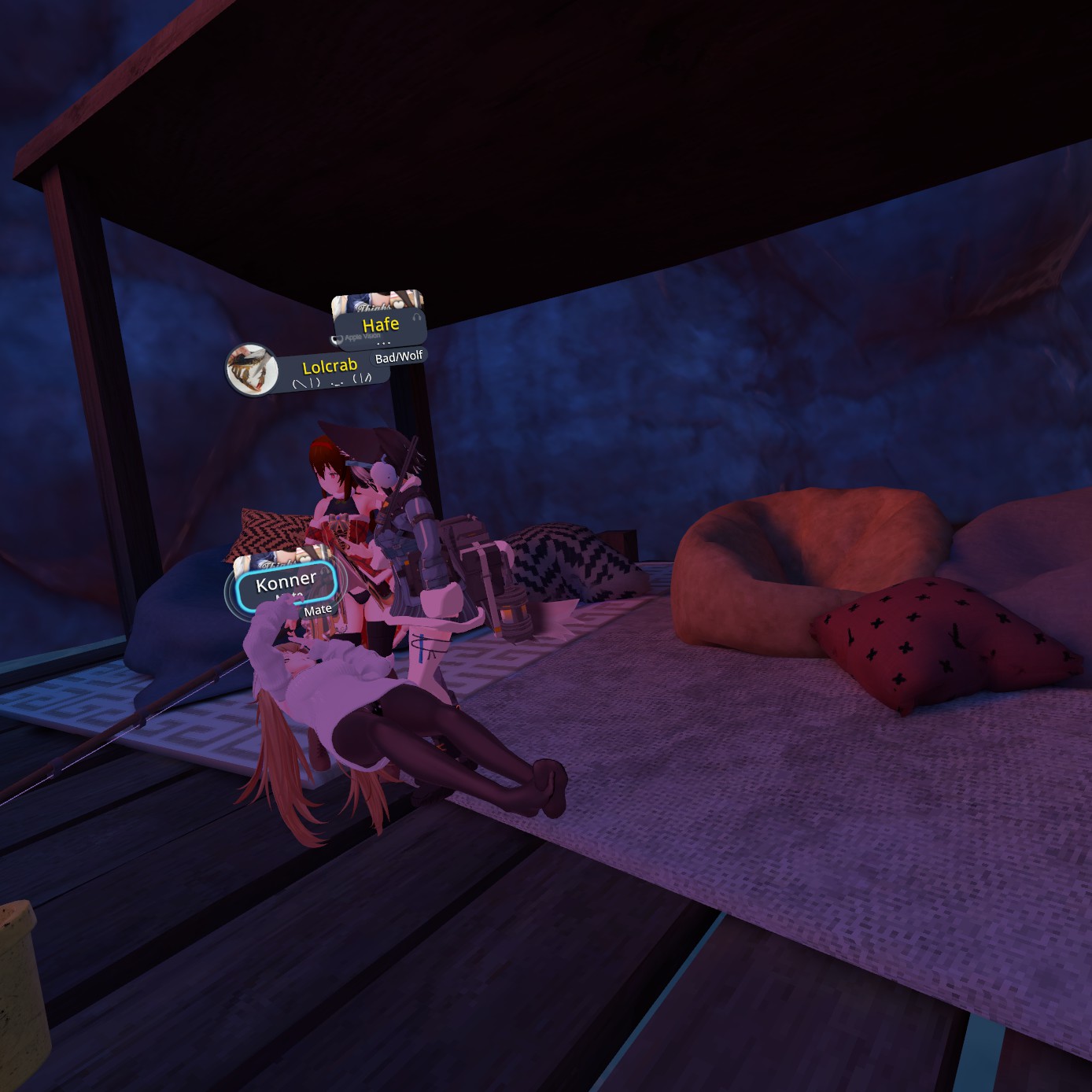The image size is (1092, 1092).
Task: Click Lolcrab's round profile picture
Action: pos(251,368)
